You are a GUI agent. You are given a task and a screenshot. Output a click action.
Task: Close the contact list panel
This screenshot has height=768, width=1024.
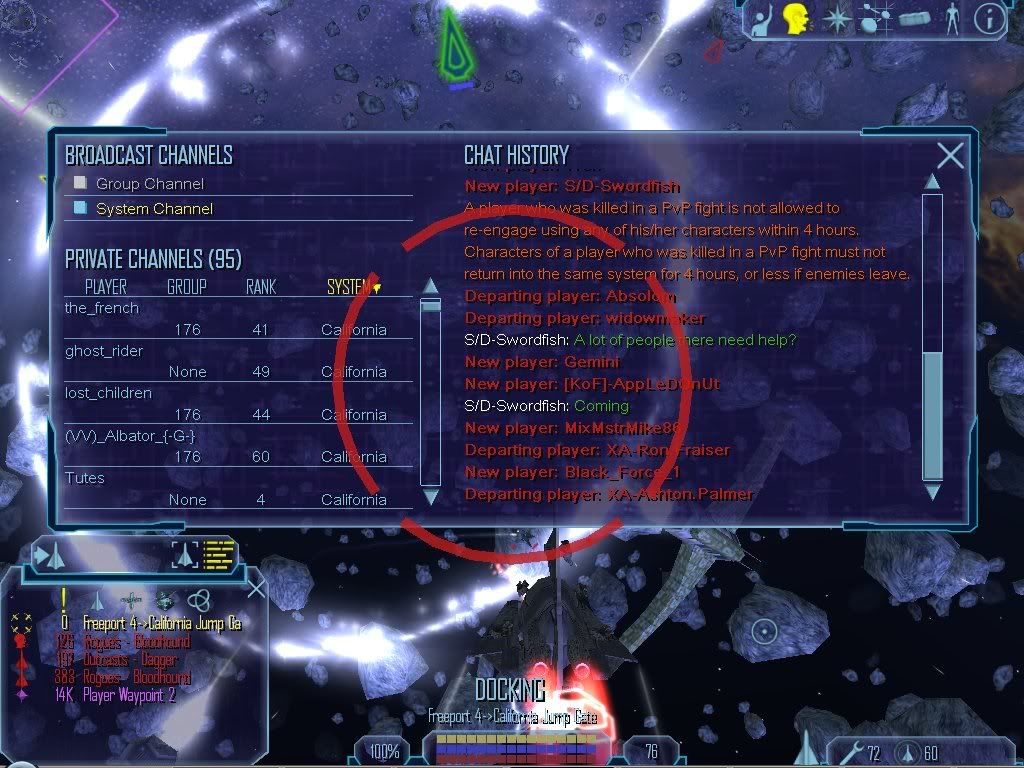point(255,589)
